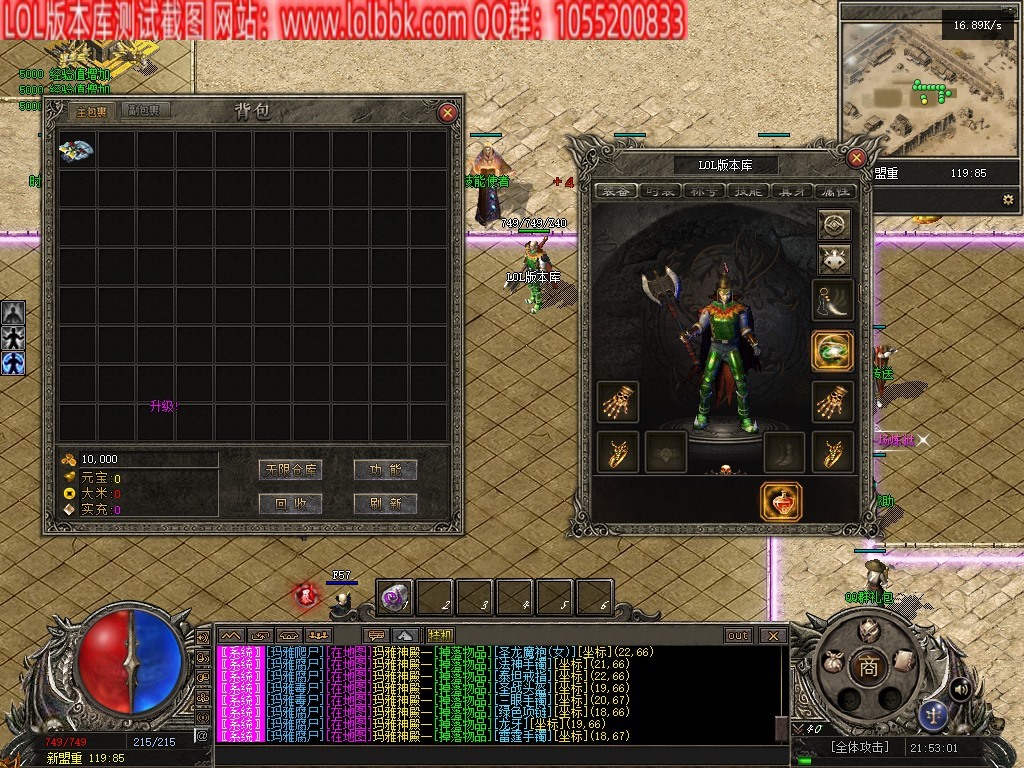Screen dimensions: 1024x768
Task: Close the character equipment panel
Action: pos(856,157)
